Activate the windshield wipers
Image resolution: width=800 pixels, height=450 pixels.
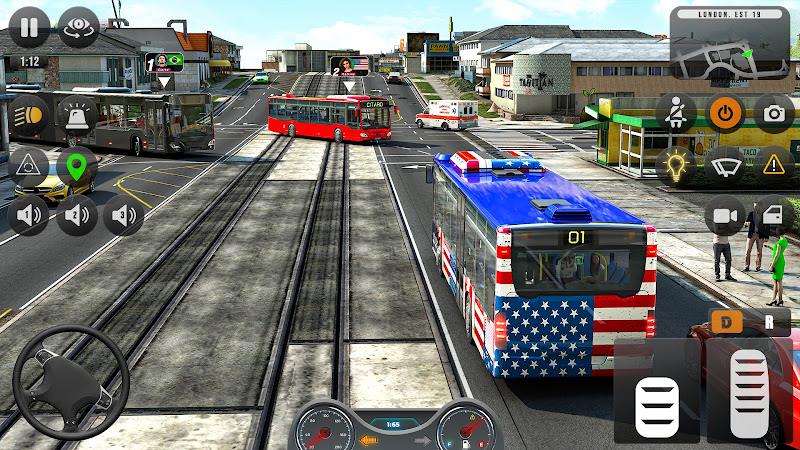pos(724,163)
